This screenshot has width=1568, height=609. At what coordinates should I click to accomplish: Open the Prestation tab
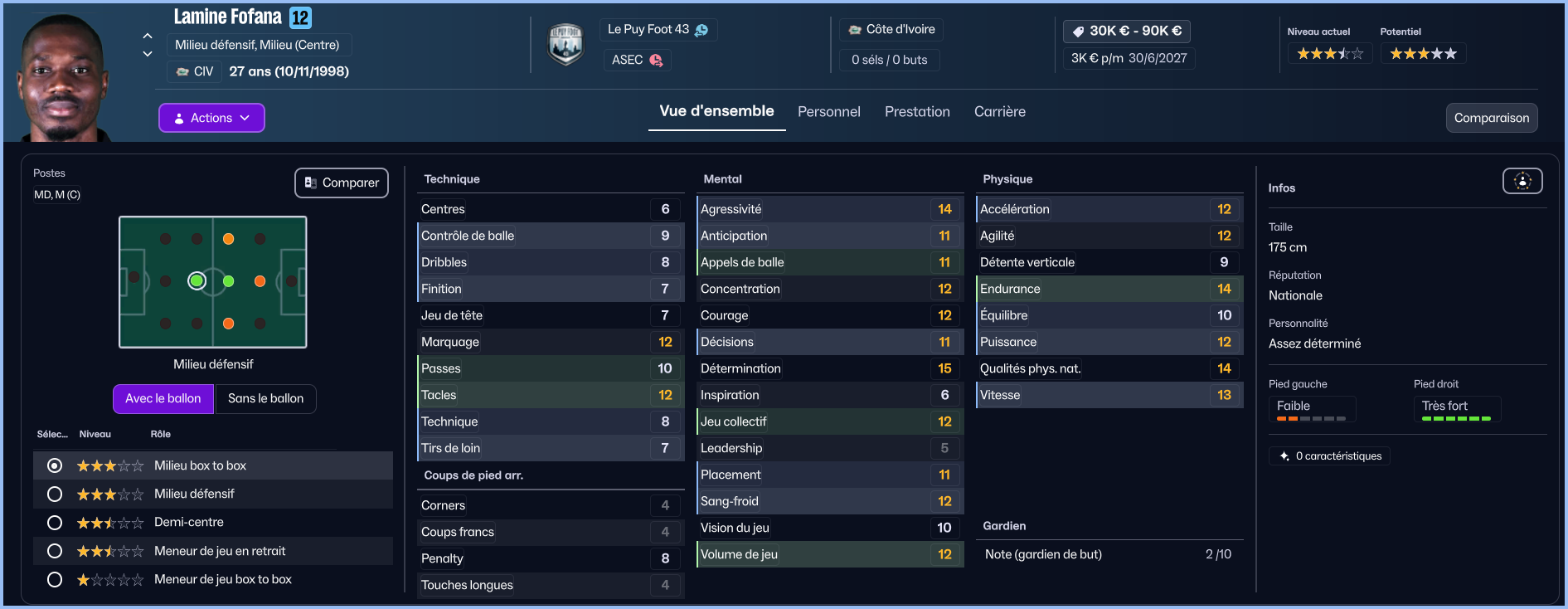tap(917, 112)
